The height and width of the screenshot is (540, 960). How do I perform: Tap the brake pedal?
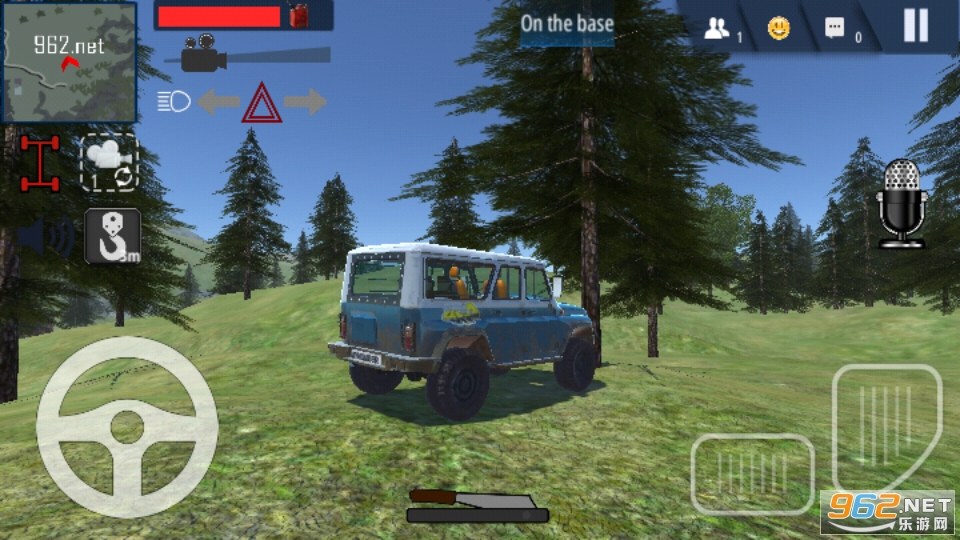click(x=752, y=473)
